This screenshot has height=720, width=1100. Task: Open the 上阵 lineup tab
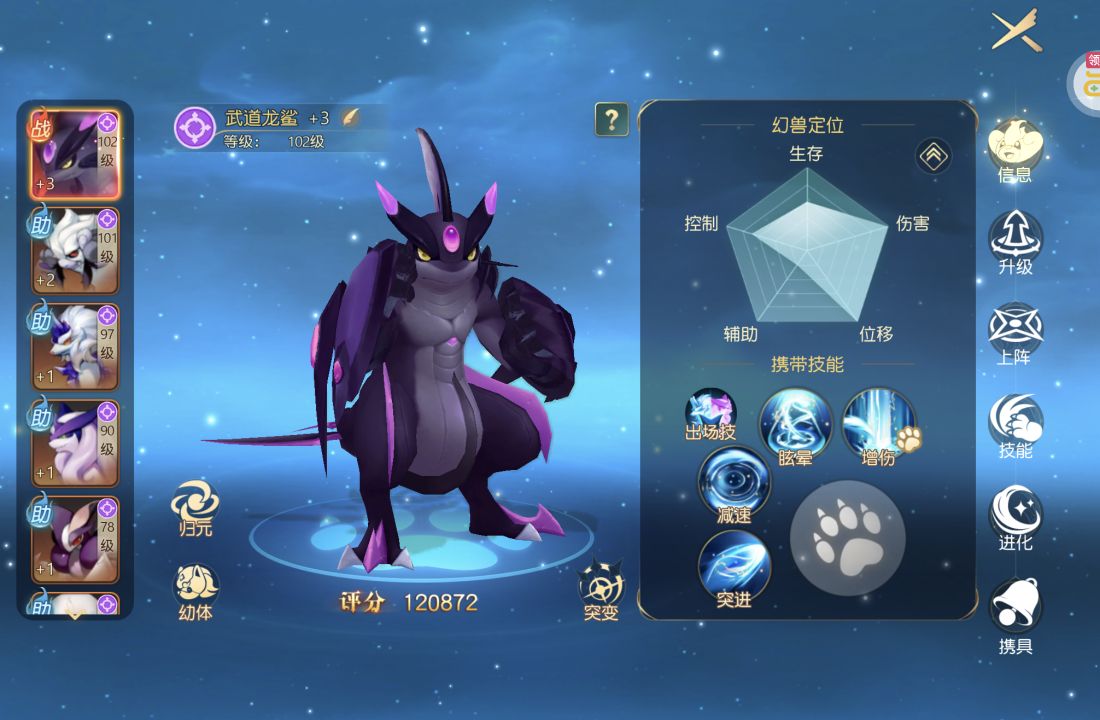1015,334
